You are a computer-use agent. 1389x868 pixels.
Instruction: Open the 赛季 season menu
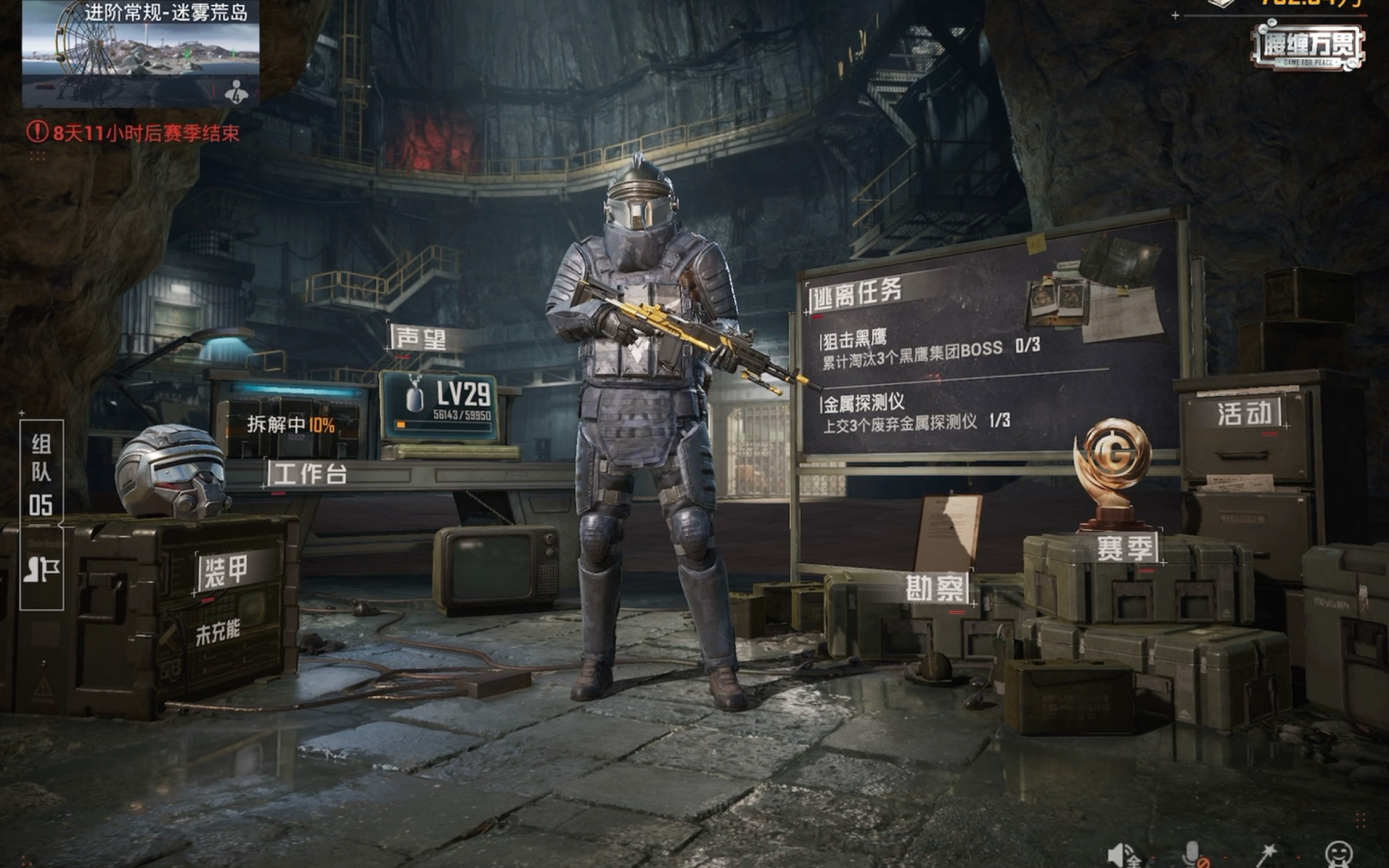[1126, 549]
